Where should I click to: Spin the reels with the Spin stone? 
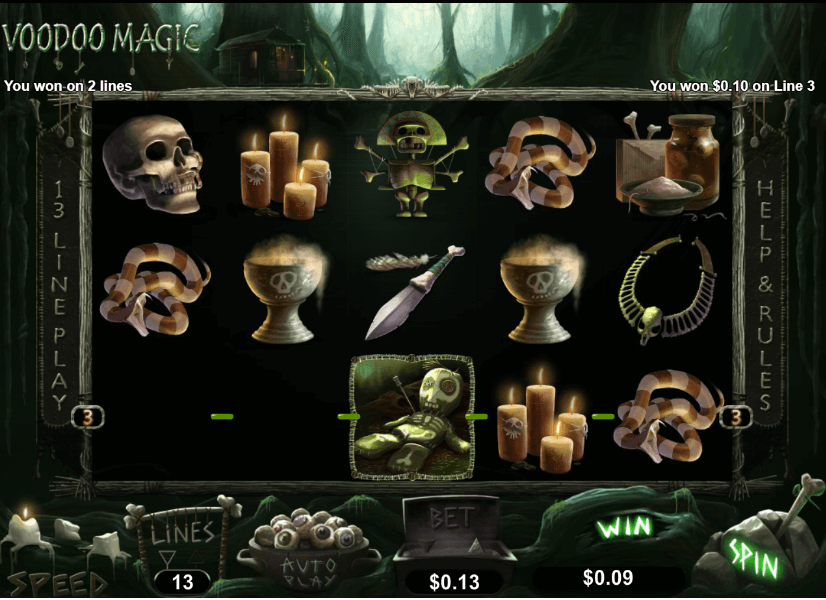pyautogui.click(x=754, y=556)
